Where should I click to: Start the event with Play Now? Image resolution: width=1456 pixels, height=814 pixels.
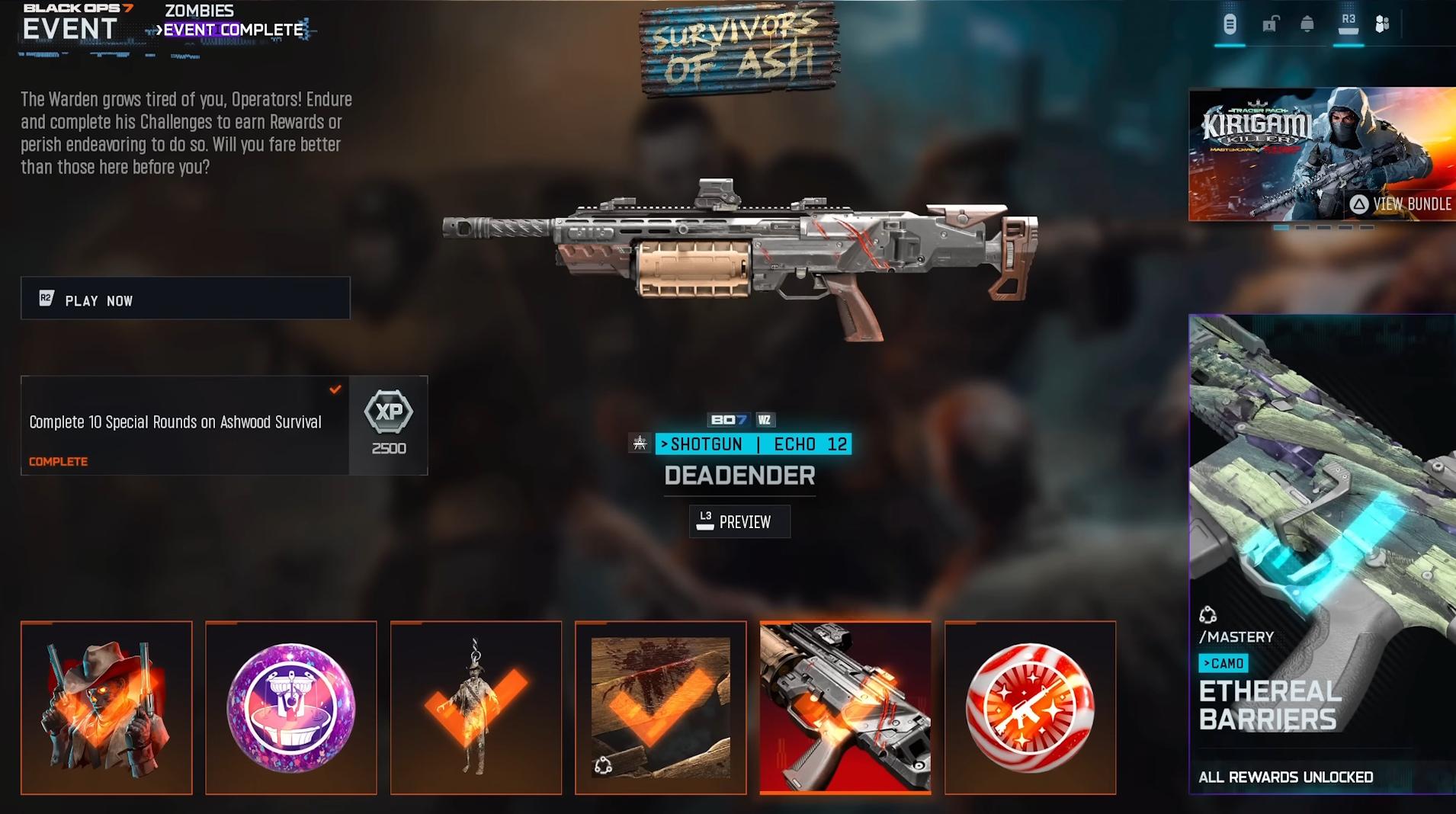pyautogui.click(x=185, y=299)
